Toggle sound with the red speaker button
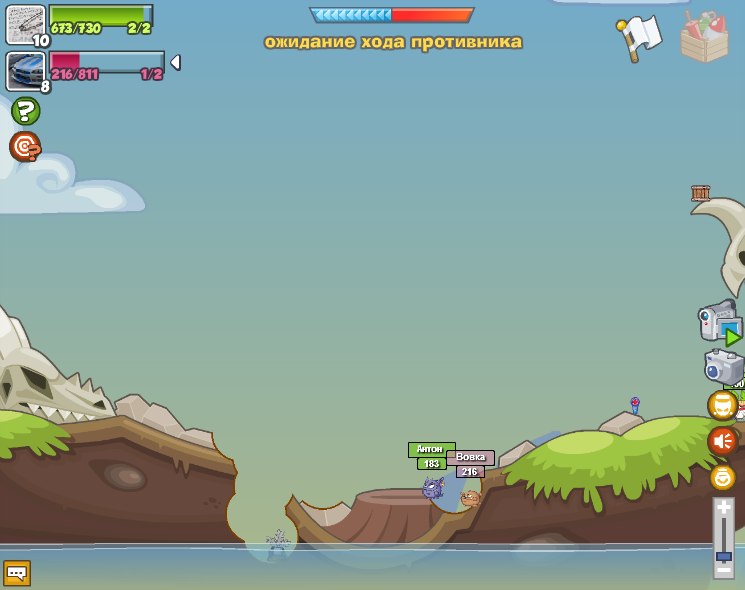The height and width of the screenshot is (590, 745). click(x=722, y=441)
